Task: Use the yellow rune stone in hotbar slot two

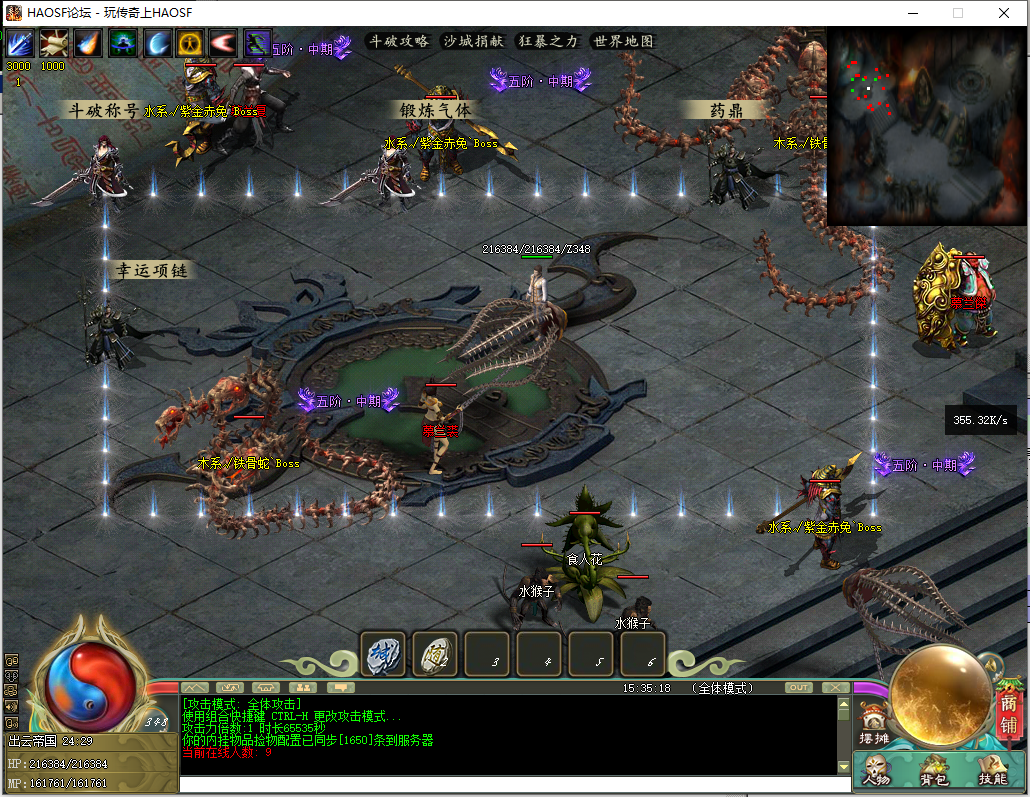Action: point(434,654)
